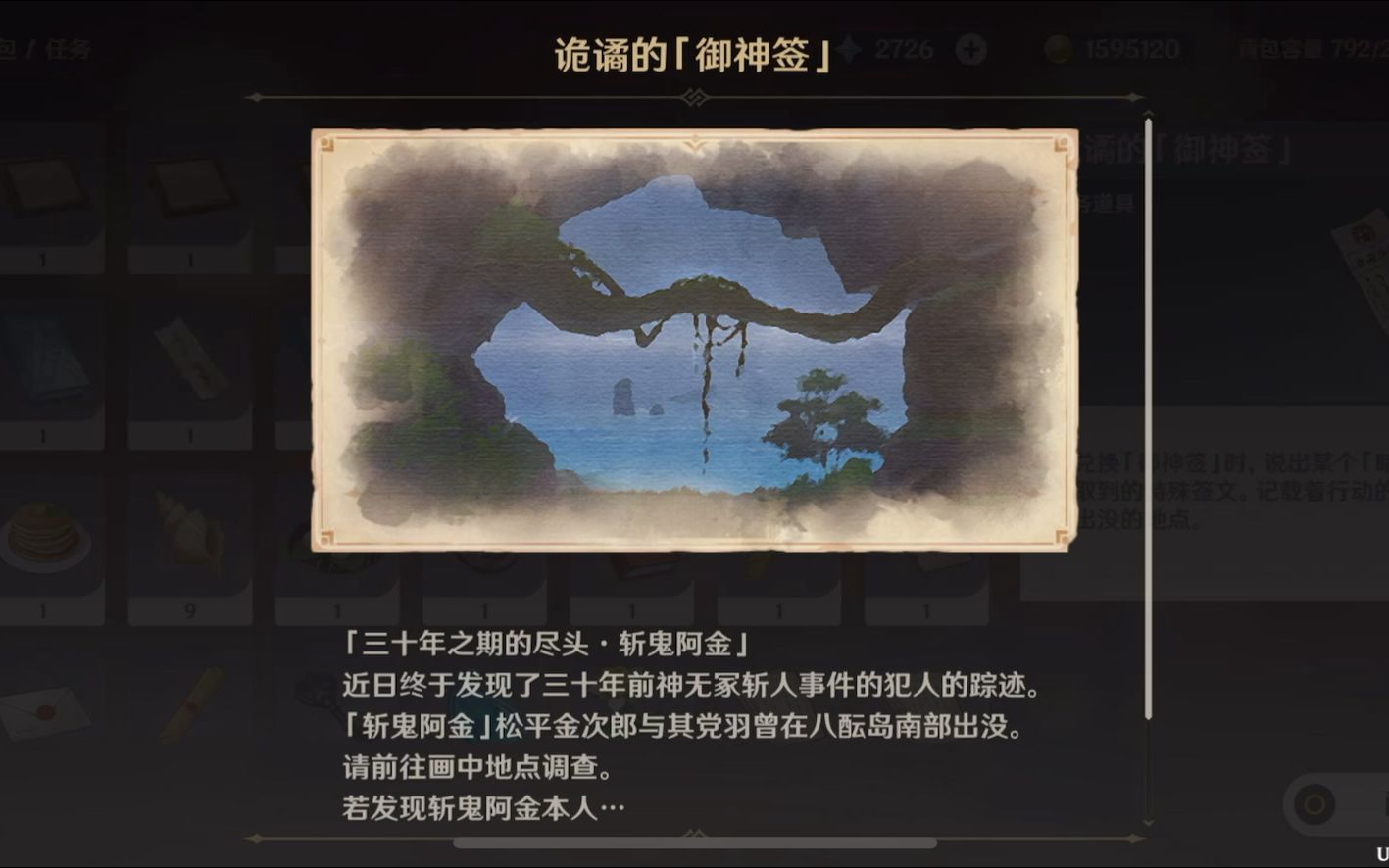The height and width of the screenshot is (868, 1389).
Task: Click the golden Mora currency icon
Action: (1057, 47)
